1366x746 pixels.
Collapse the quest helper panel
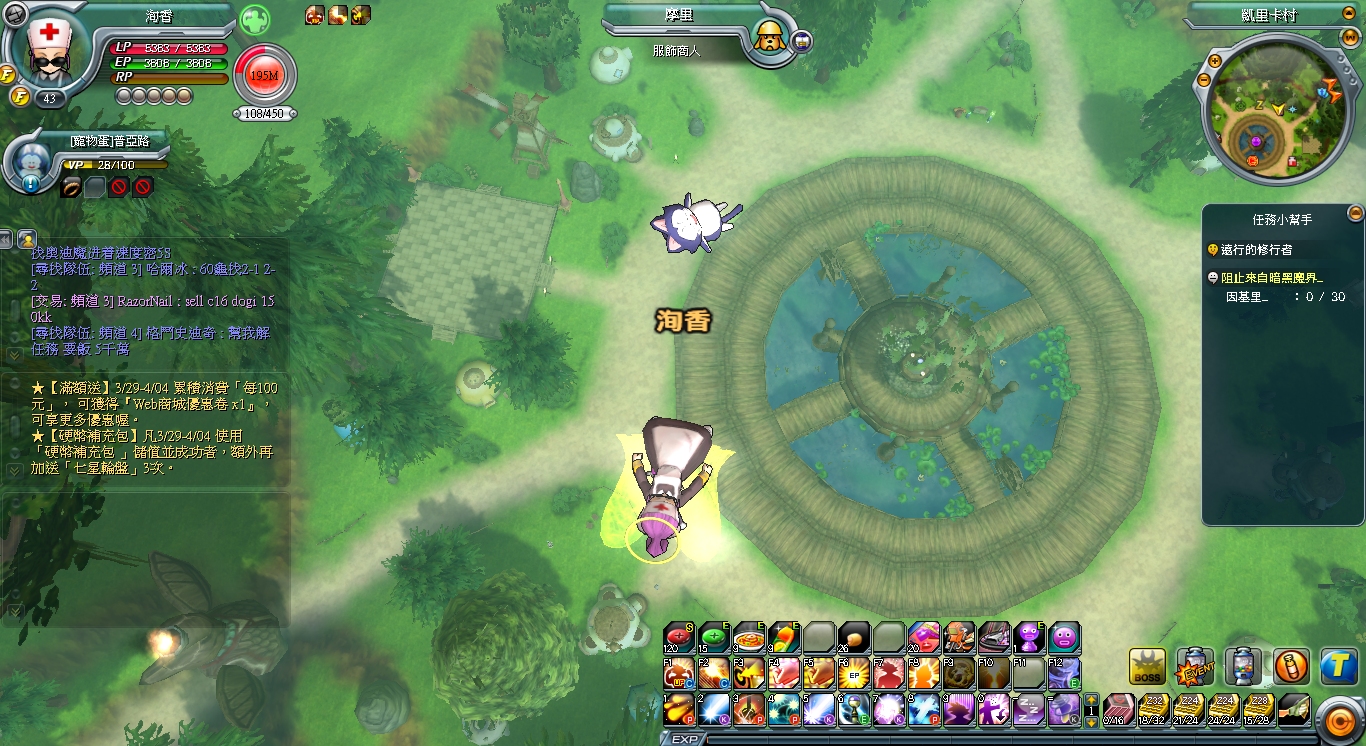[1355, 213]
